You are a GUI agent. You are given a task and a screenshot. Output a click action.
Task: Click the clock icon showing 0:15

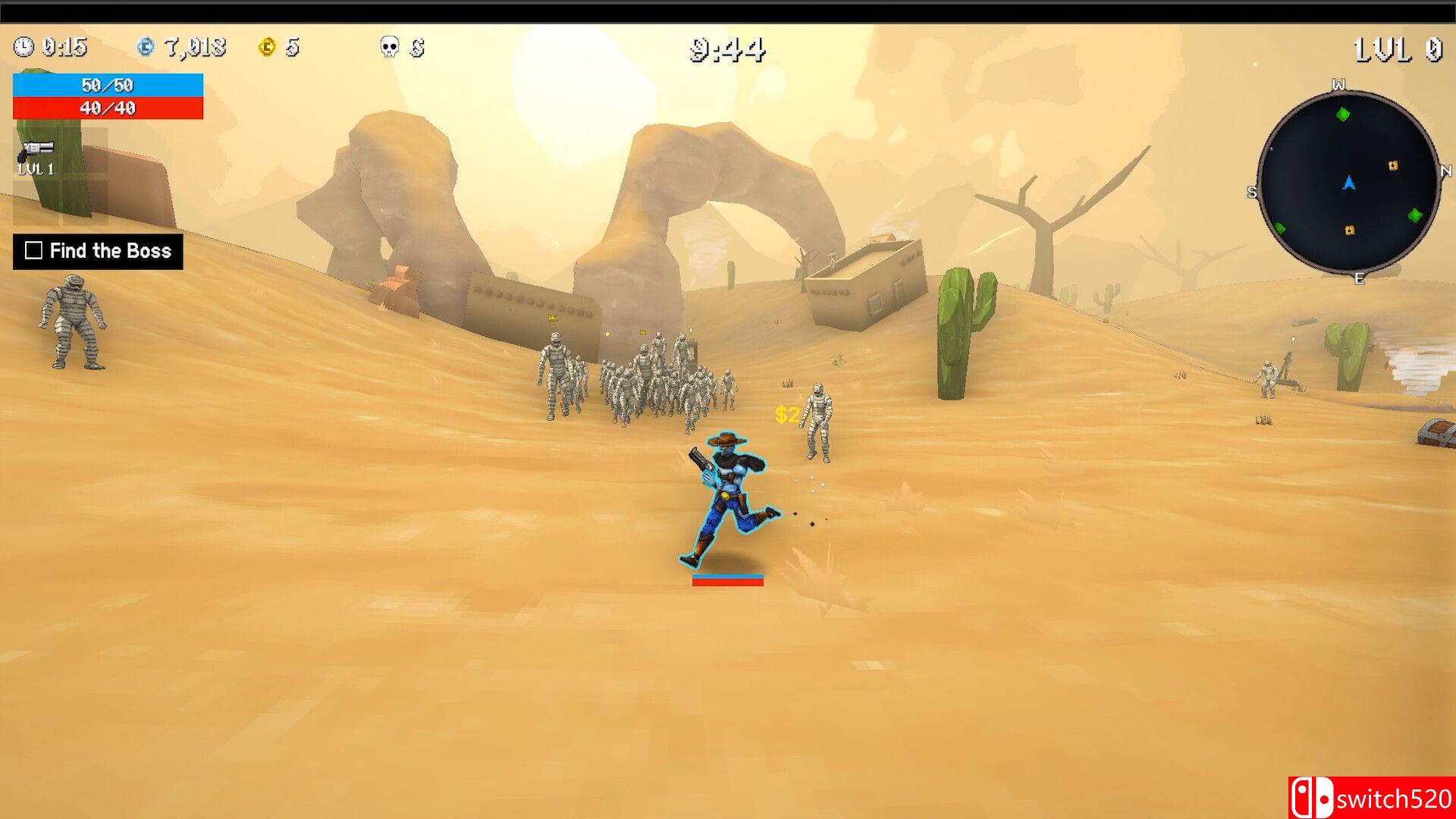pyautogui.click(x=25, y=48)
